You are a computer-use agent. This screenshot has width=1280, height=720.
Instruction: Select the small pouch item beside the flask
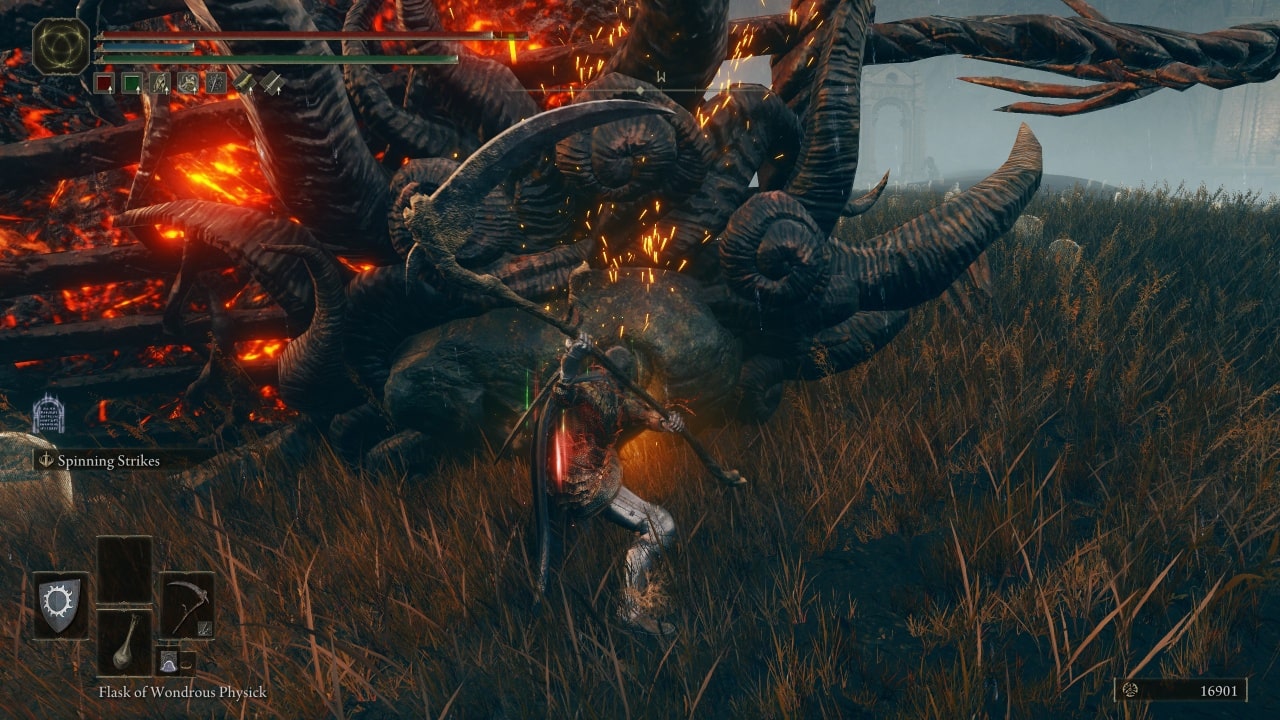click(169, 660)
